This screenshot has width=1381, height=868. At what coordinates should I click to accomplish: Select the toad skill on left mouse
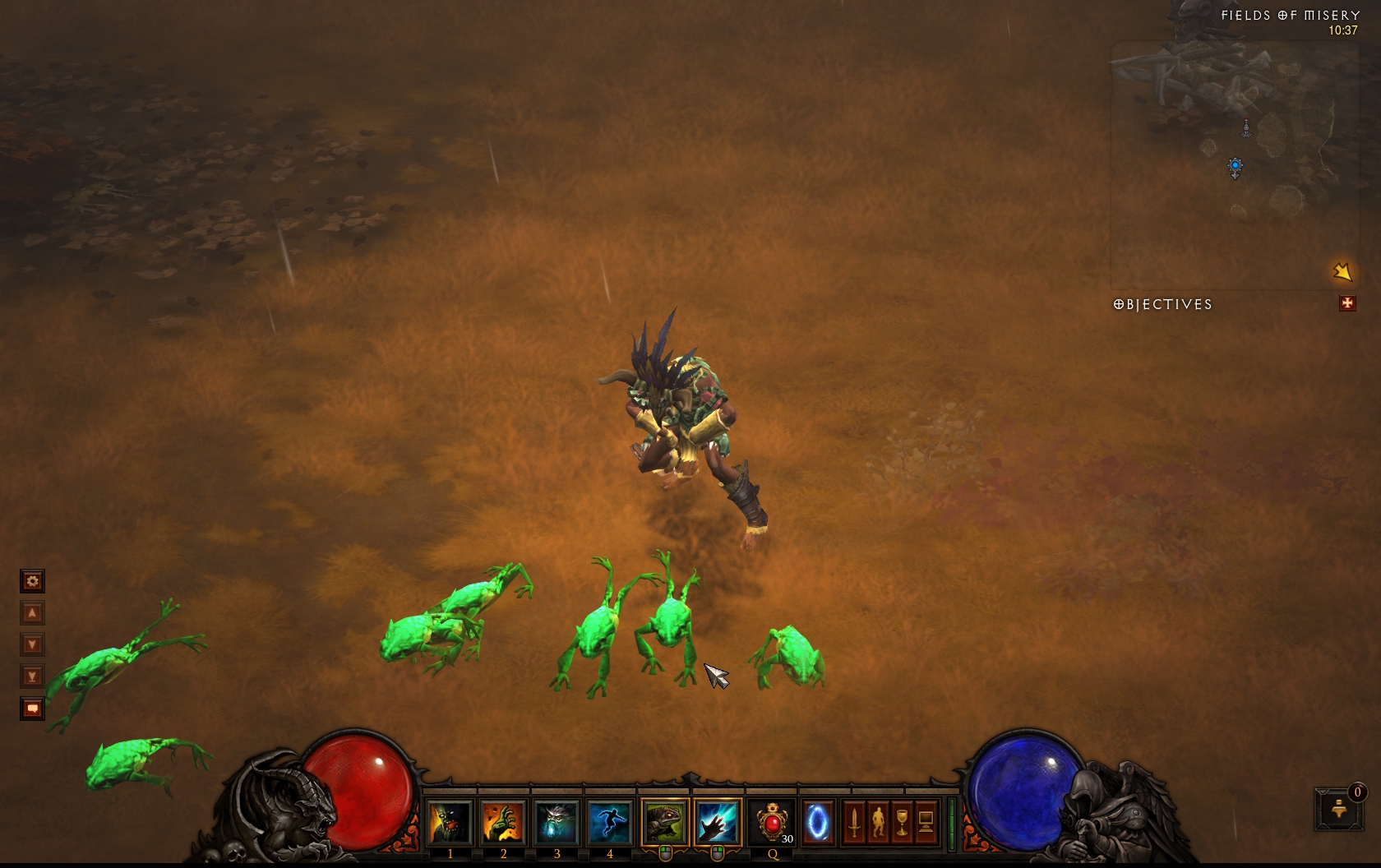pyautogui.click(x=664, y=822)
